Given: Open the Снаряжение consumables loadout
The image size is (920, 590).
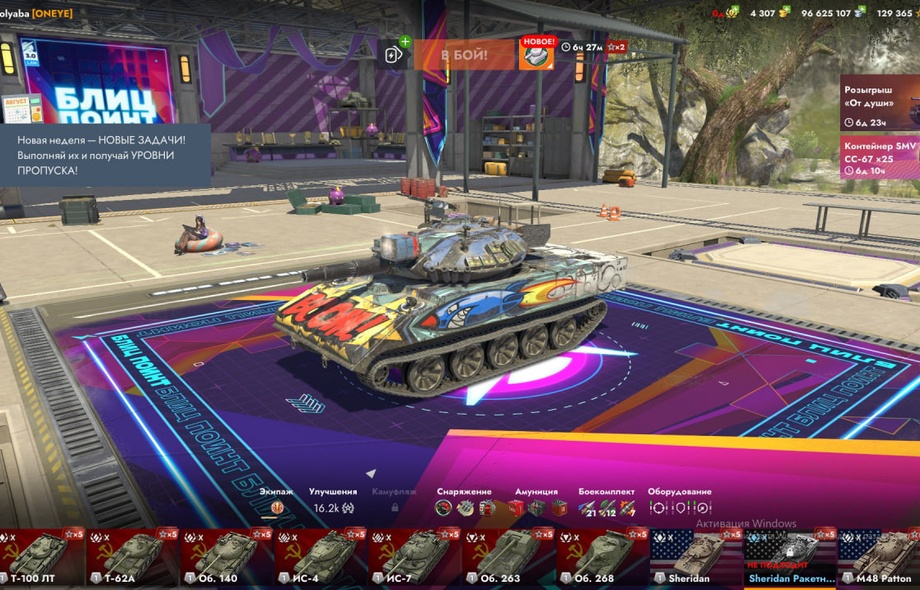Looking at the screenshot, I should [x=464, y=507].
